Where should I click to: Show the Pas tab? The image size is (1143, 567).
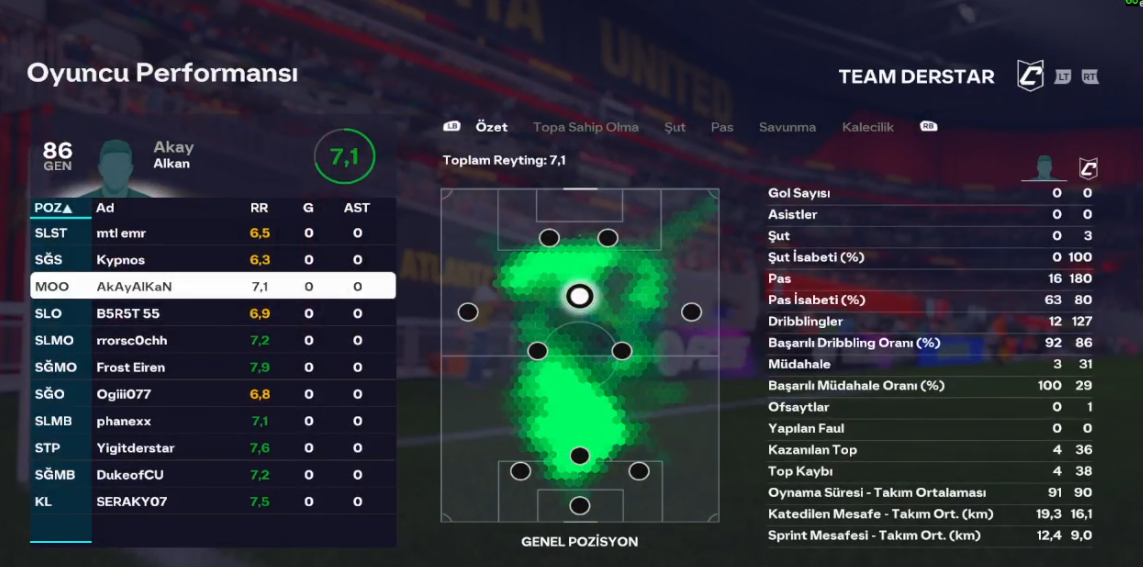tap(722, 127)
